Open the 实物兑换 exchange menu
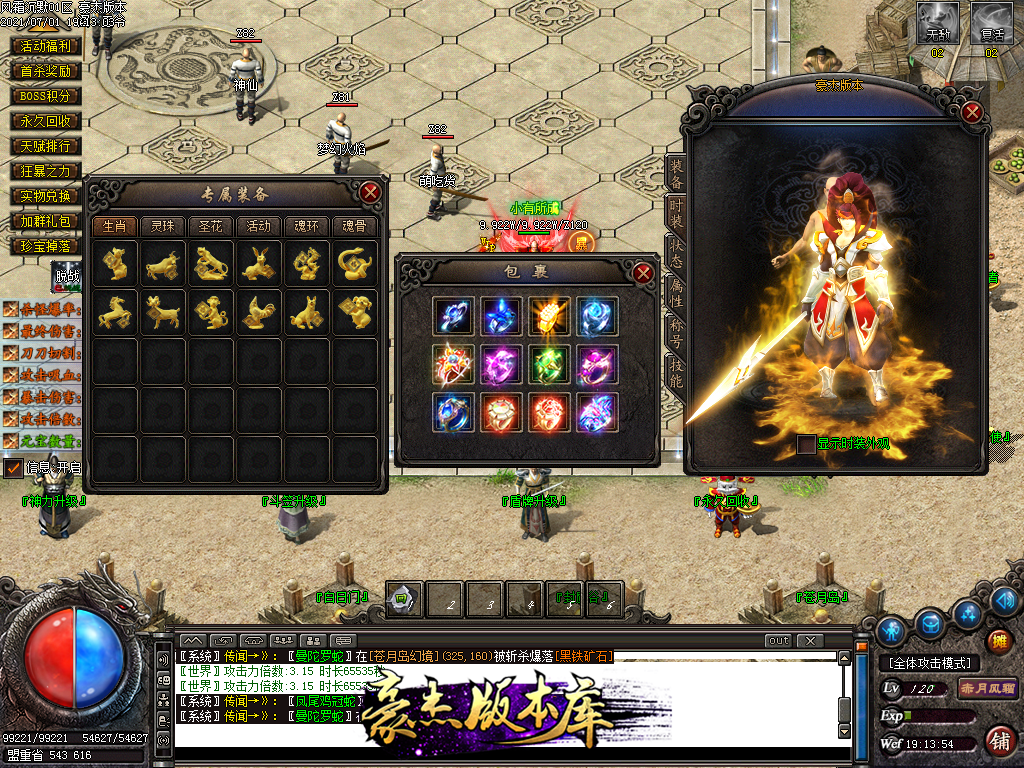Screen dimensions: 1024x768 tap(46, 196)
